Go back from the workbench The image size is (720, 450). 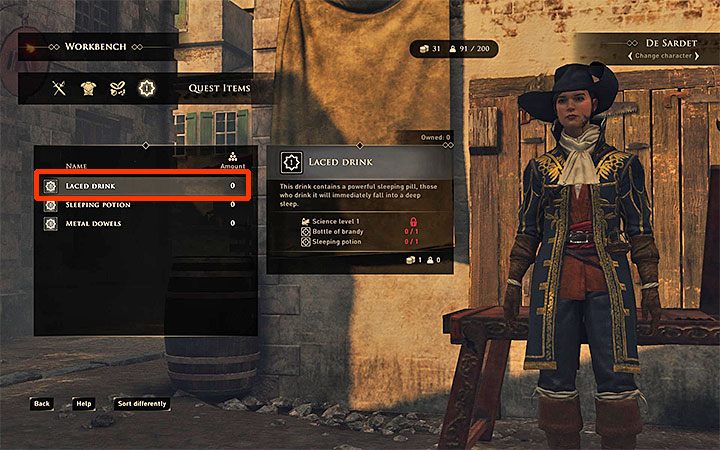pyautogui.click(x=41, y=404)
